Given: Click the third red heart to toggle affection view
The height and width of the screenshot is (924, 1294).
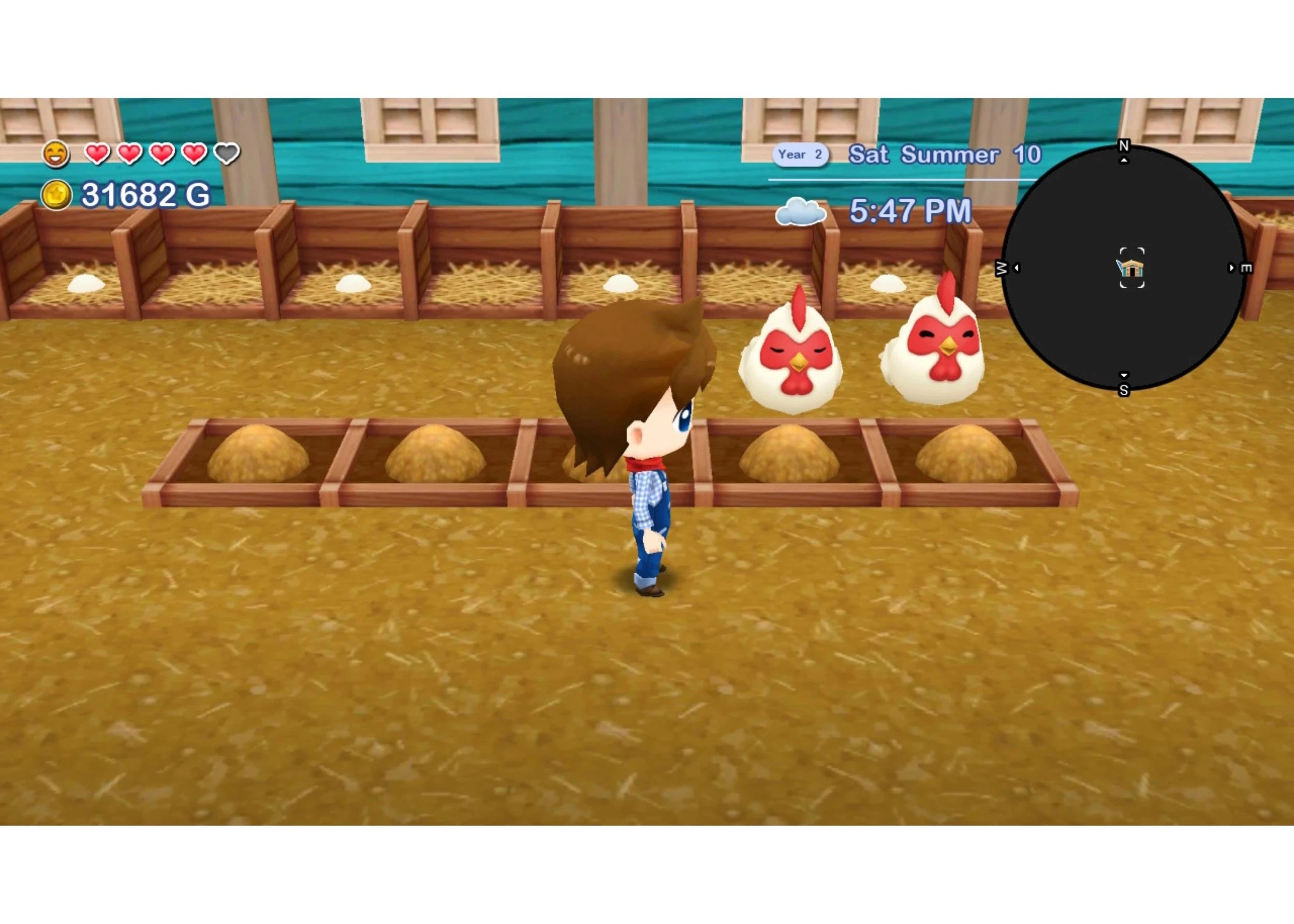Looking at the screenshot, I should 161,154.
